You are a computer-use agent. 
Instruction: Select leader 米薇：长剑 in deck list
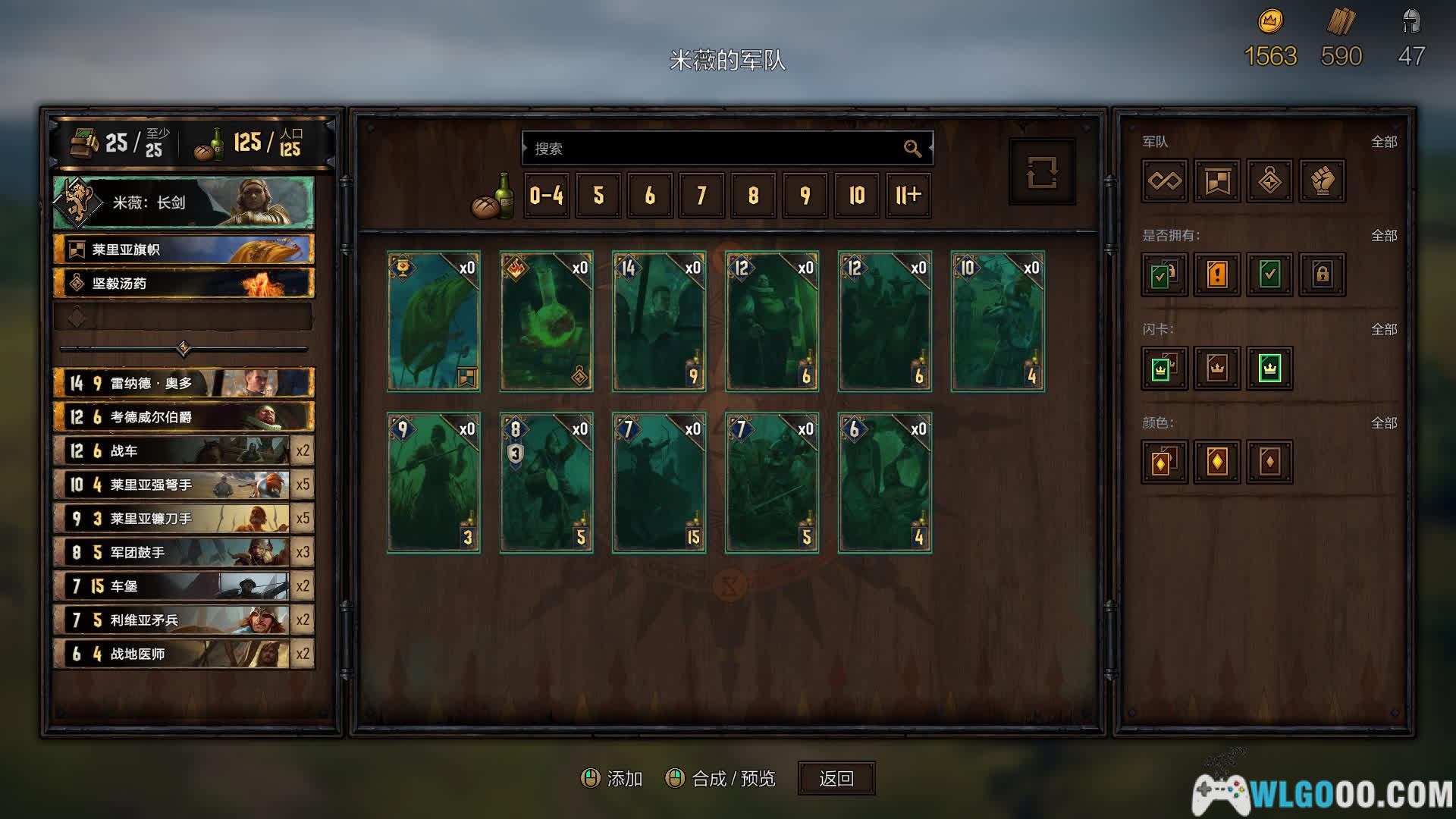pos(184,202)
